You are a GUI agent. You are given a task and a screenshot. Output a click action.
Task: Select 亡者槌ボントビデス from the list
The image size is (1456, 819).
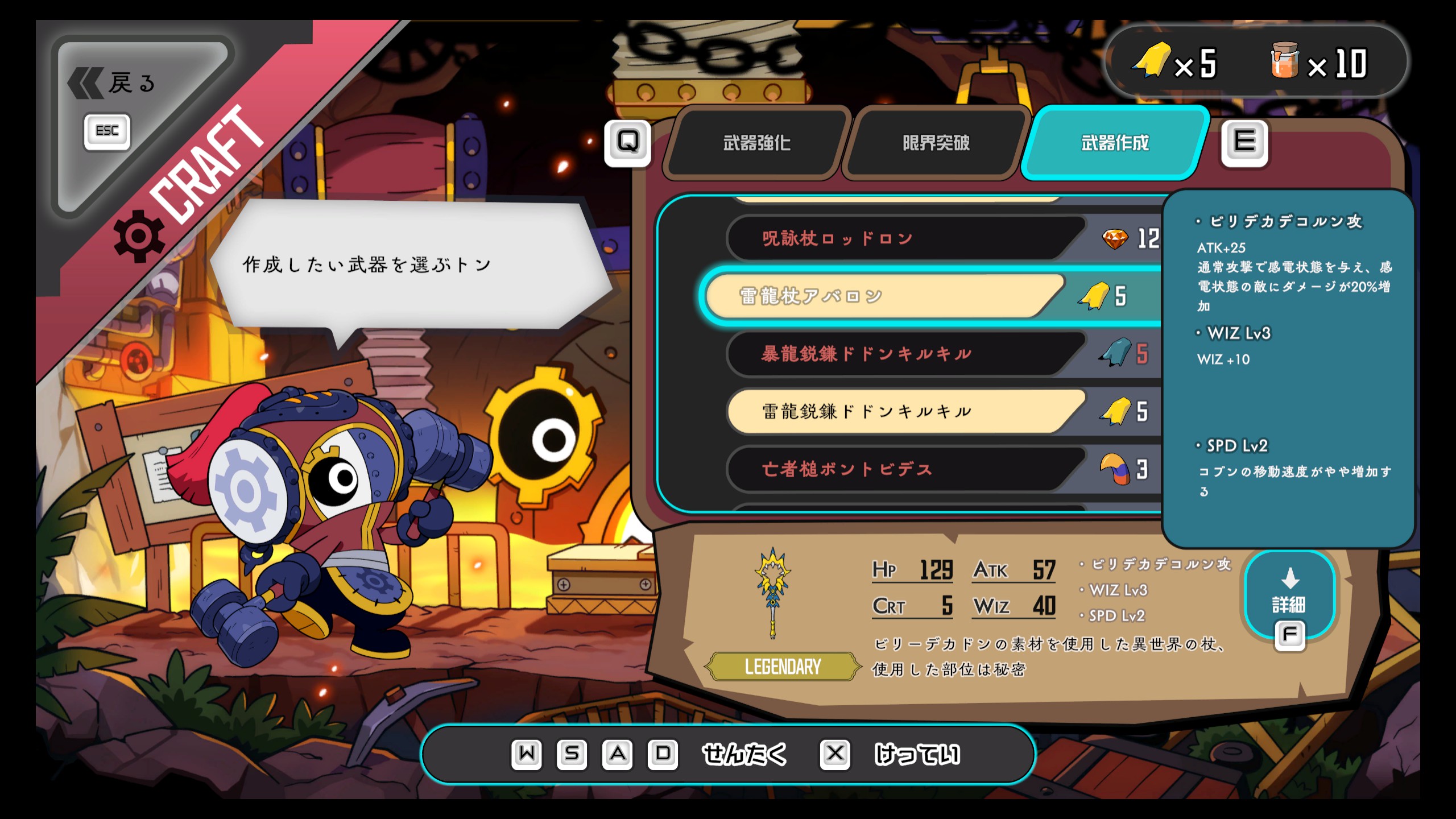(904, 470)
